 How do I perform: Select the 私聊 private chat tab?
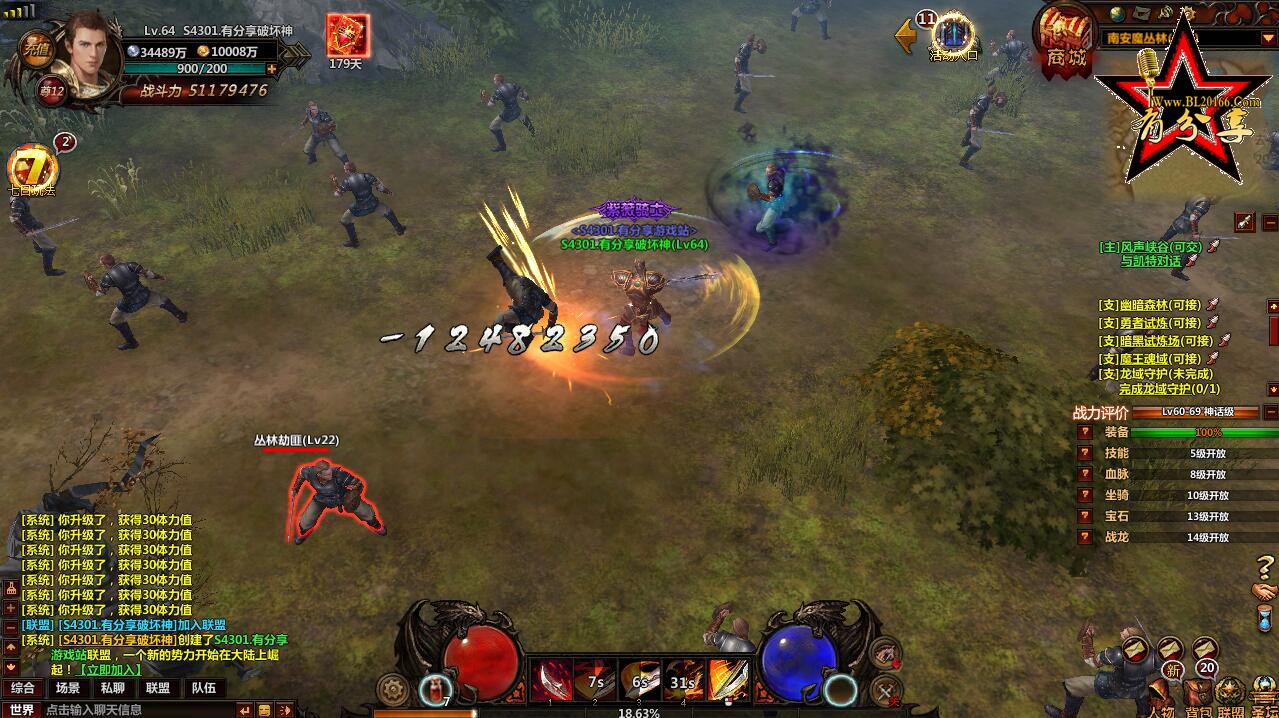coord(113,688)
